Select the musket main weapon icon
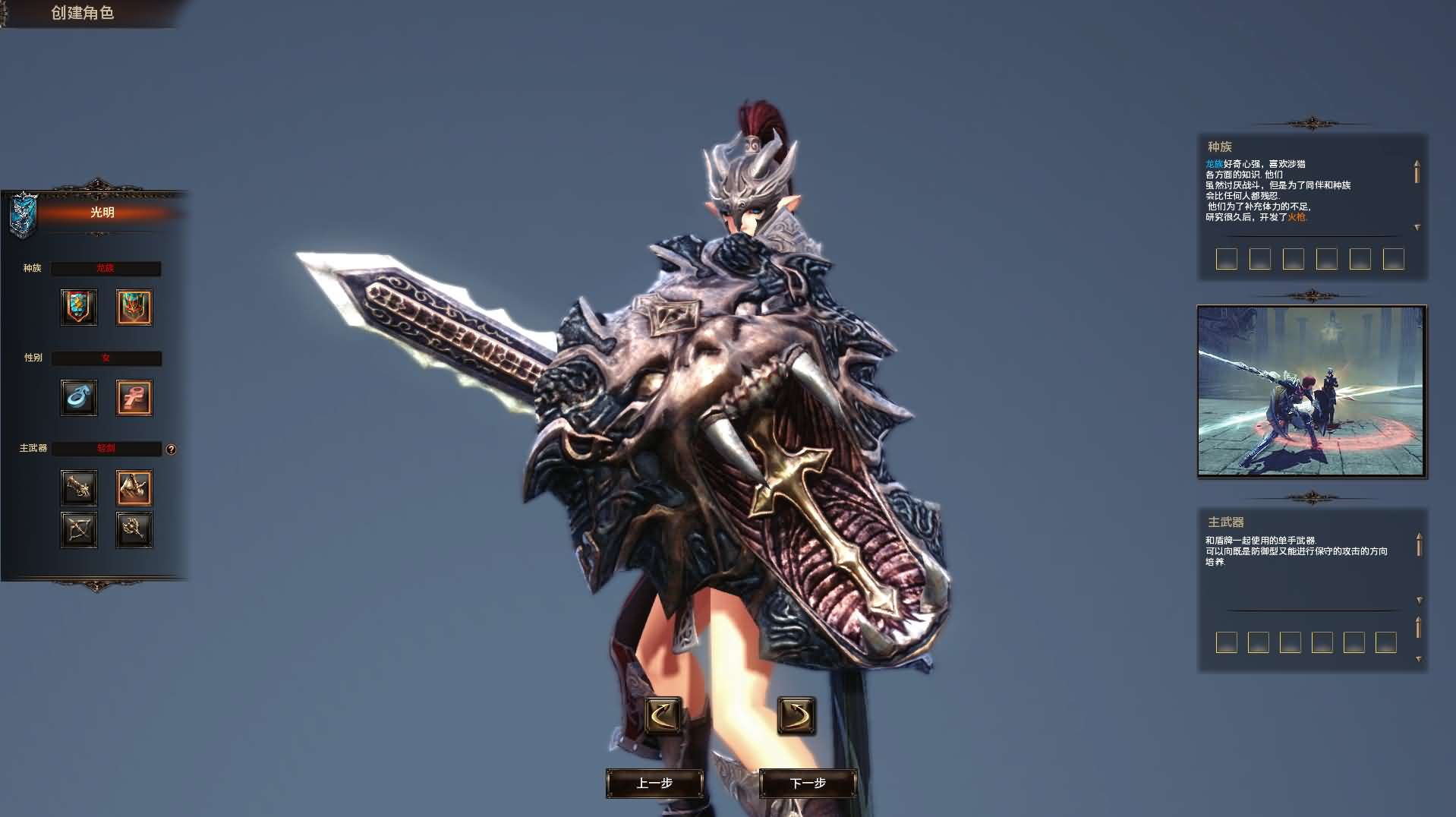This screenshot has height=817, width=1456. click(79, 487)
